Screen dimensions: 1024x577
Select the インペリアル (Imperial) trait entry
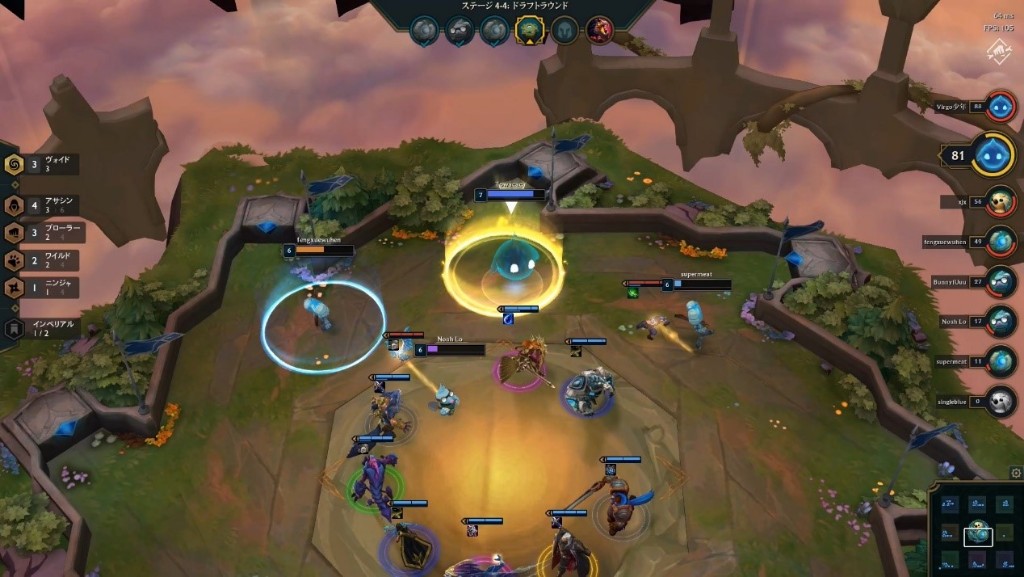click(x=40, y=328)
